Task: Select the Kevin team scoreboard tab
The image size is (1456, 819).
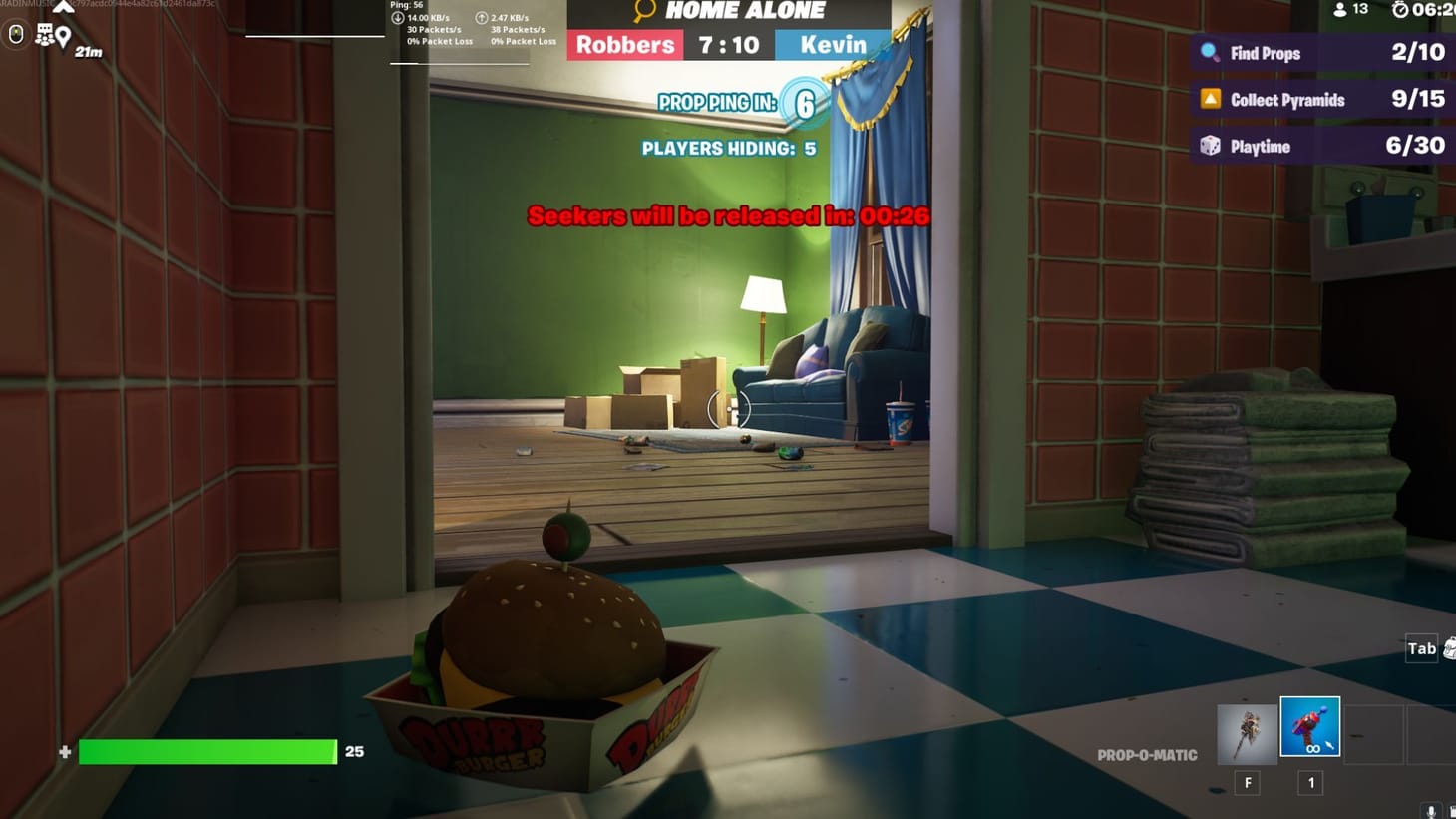Action: (x=833, y=45)
